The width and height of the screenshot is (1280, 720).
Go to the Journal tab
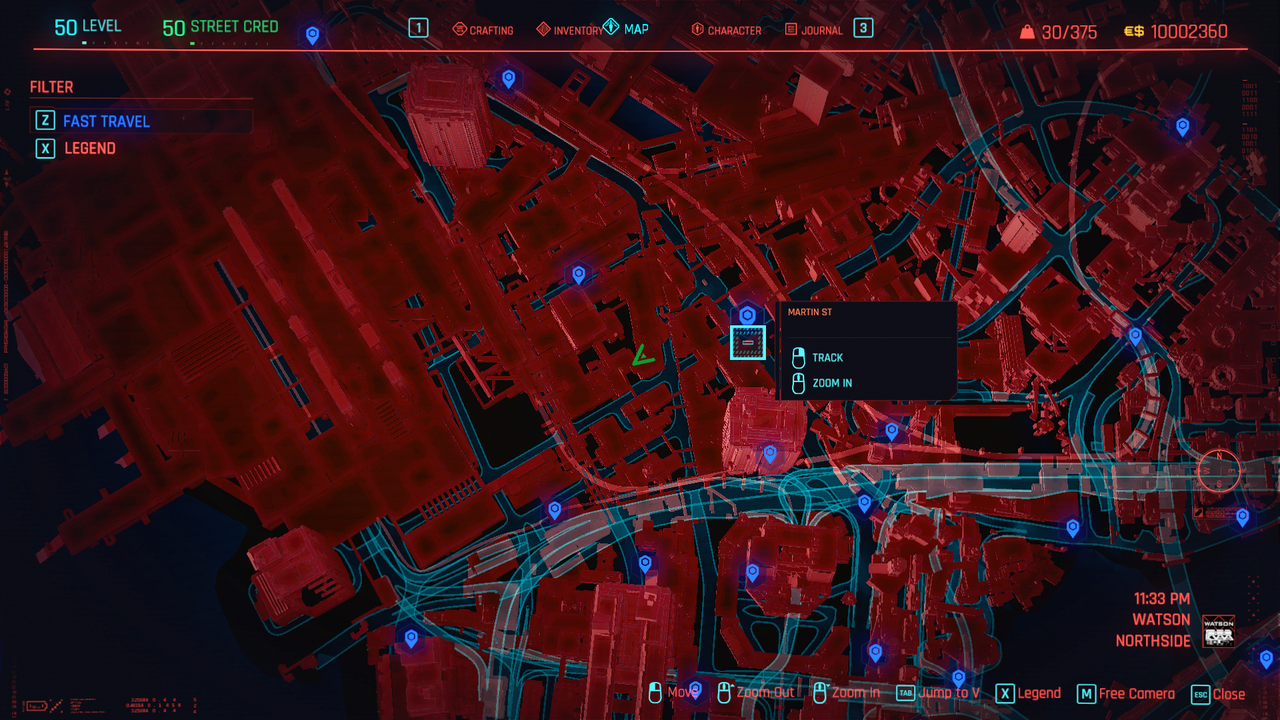(814, 30)
